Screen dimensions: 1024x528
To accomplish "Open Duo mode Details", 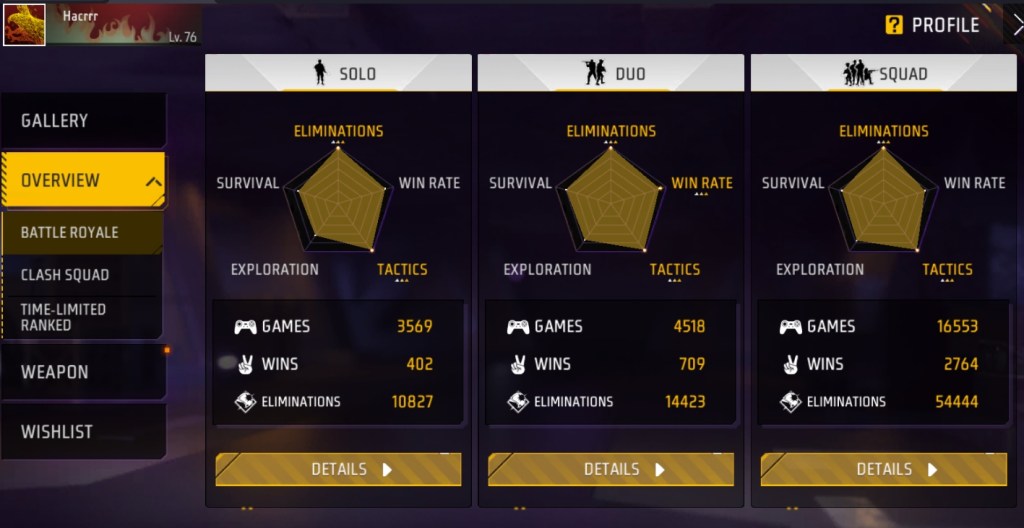I will point(611,469).
